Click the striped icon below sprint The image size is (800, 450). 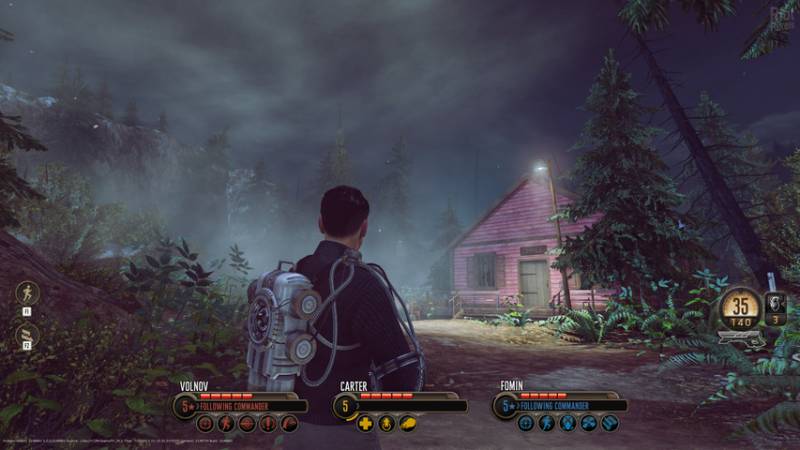click(28, 335)
